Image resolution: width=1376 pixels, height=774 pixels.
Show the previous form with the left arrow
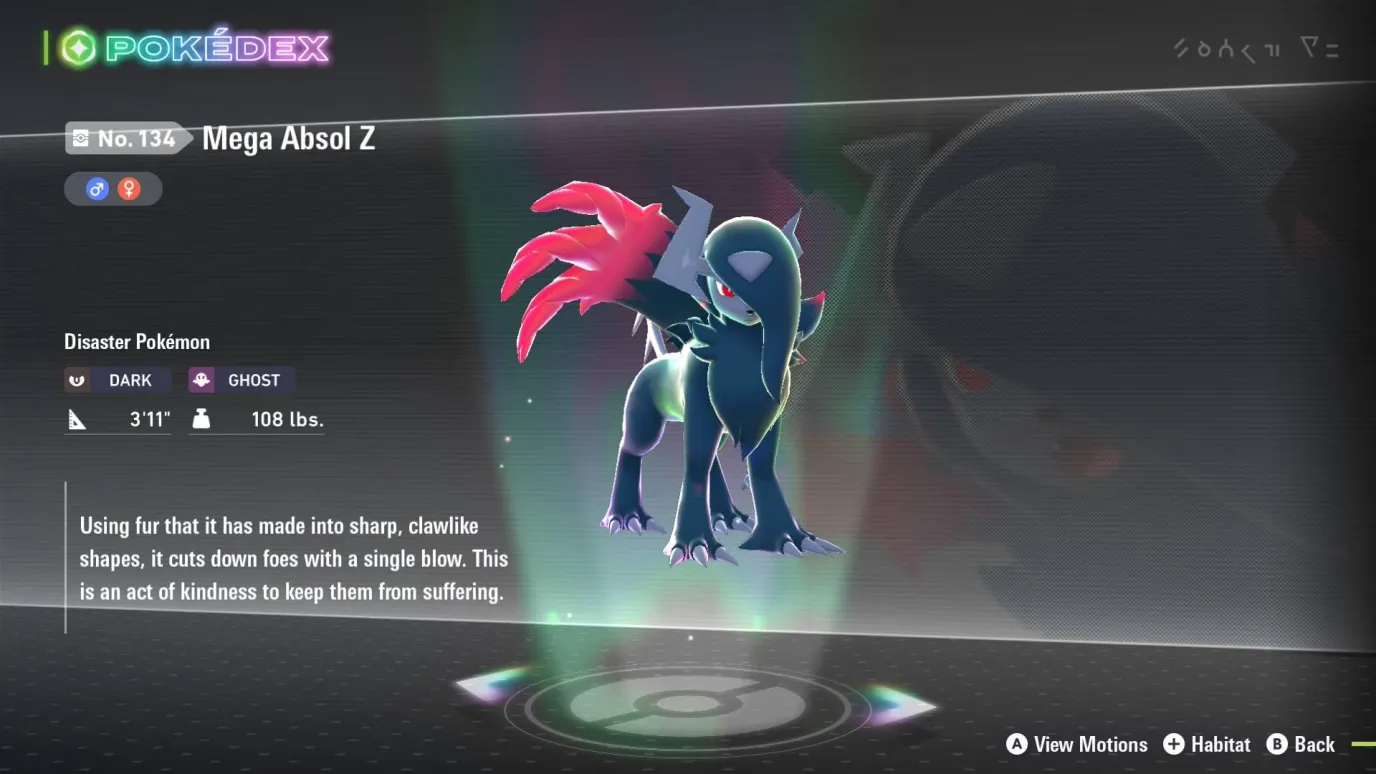coord(490,685)
